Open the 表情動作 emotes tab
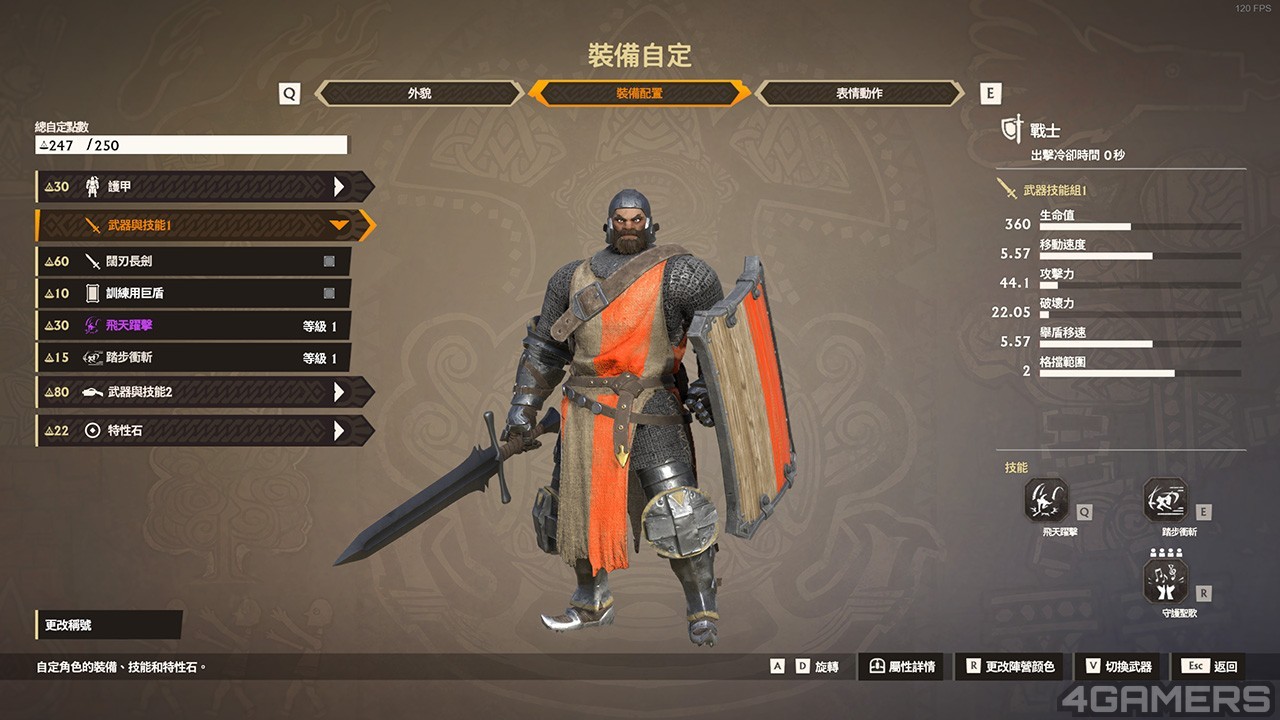Image resolution: width=1280 pixels, height=720 pixels. 859,93
